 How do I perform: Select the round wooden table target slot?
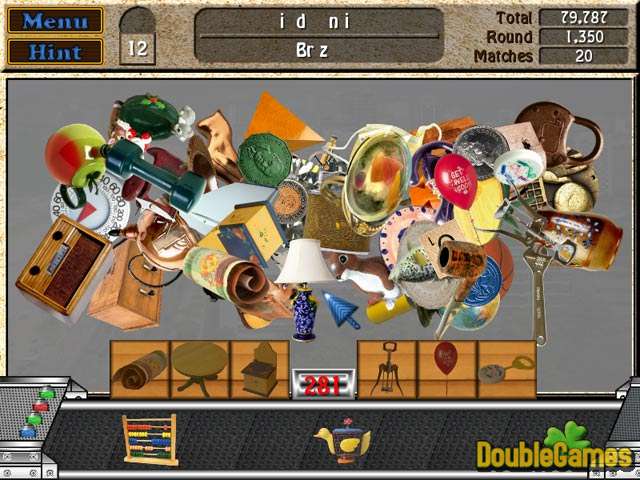coord(199,371)
